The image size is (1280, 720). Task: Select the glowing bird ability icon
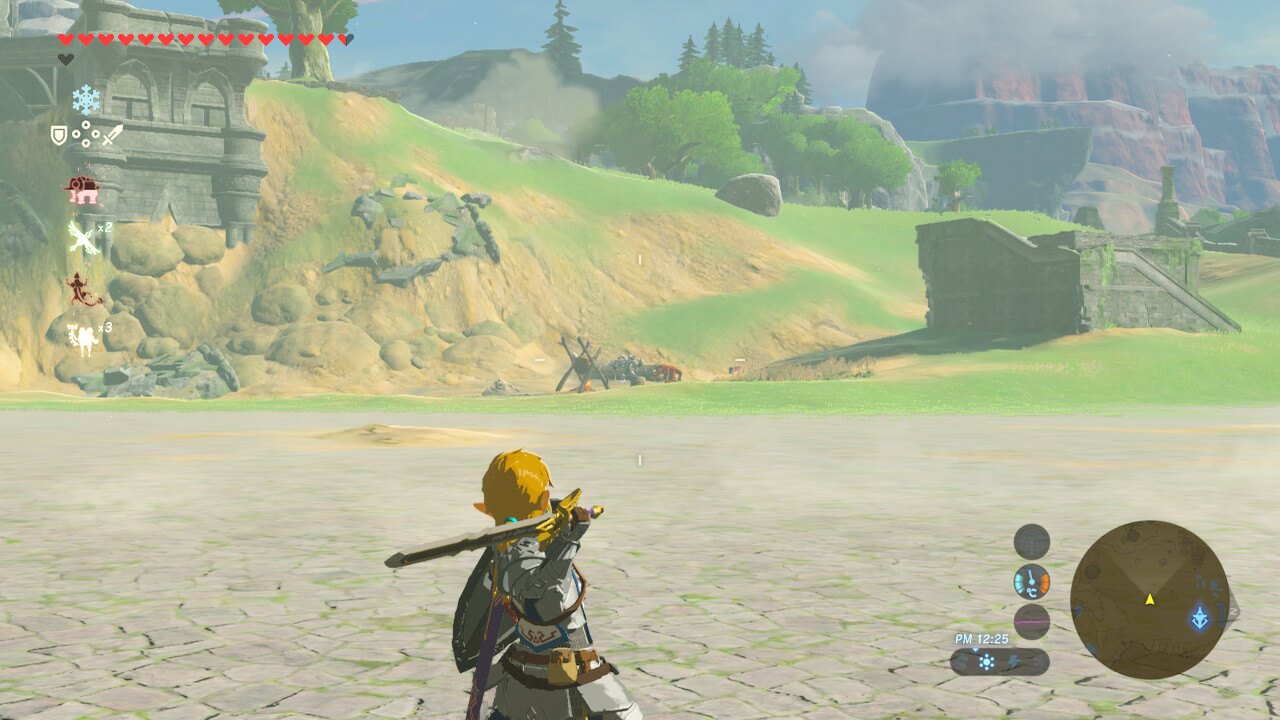pyautogui.click(x=81, y=239)
